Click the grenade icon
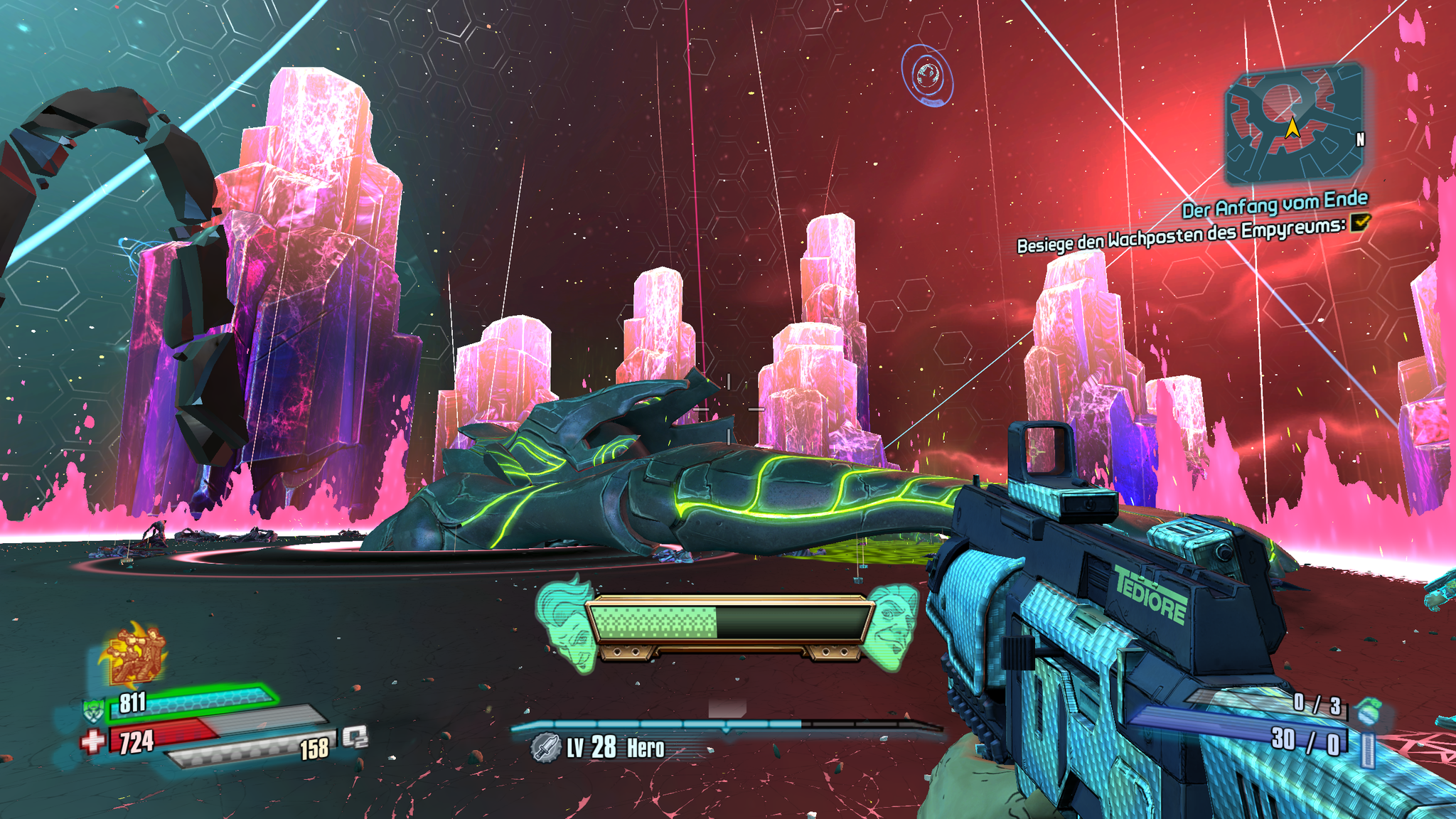Image resolution: width=1456 pixels, height=819 pixels. tap(1368, 708)
